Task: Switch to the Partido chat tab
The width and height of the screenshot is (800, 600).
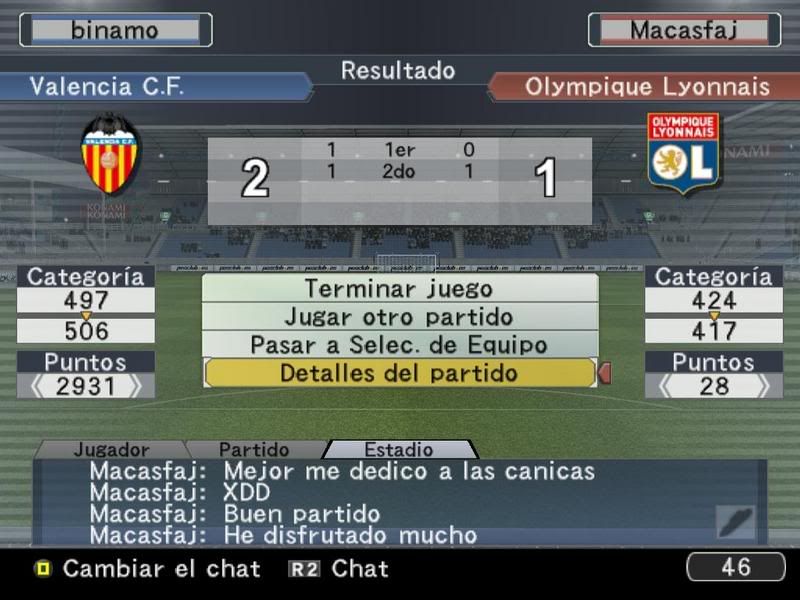Action: tap(254, 450)
